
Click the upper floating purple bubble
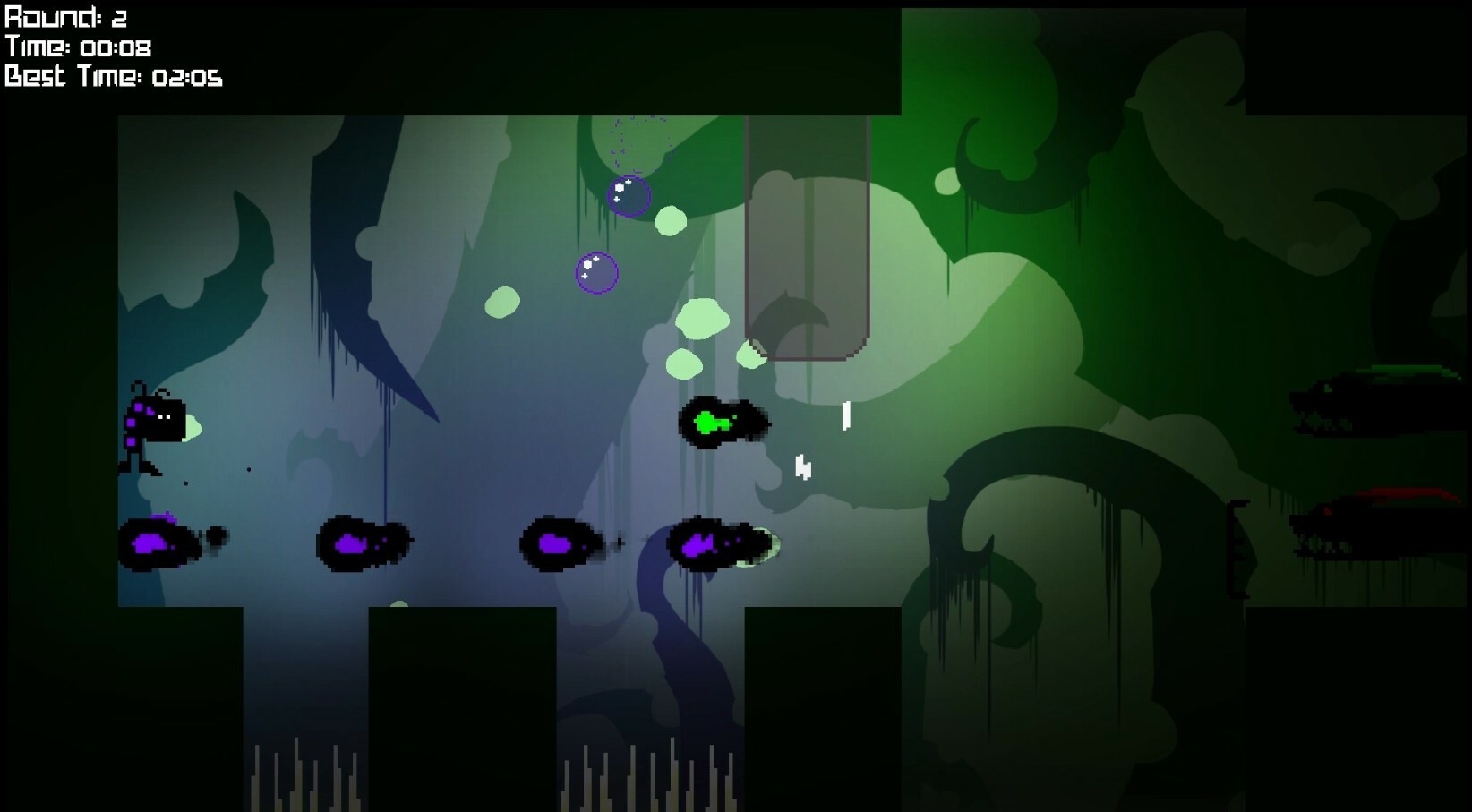629,195
